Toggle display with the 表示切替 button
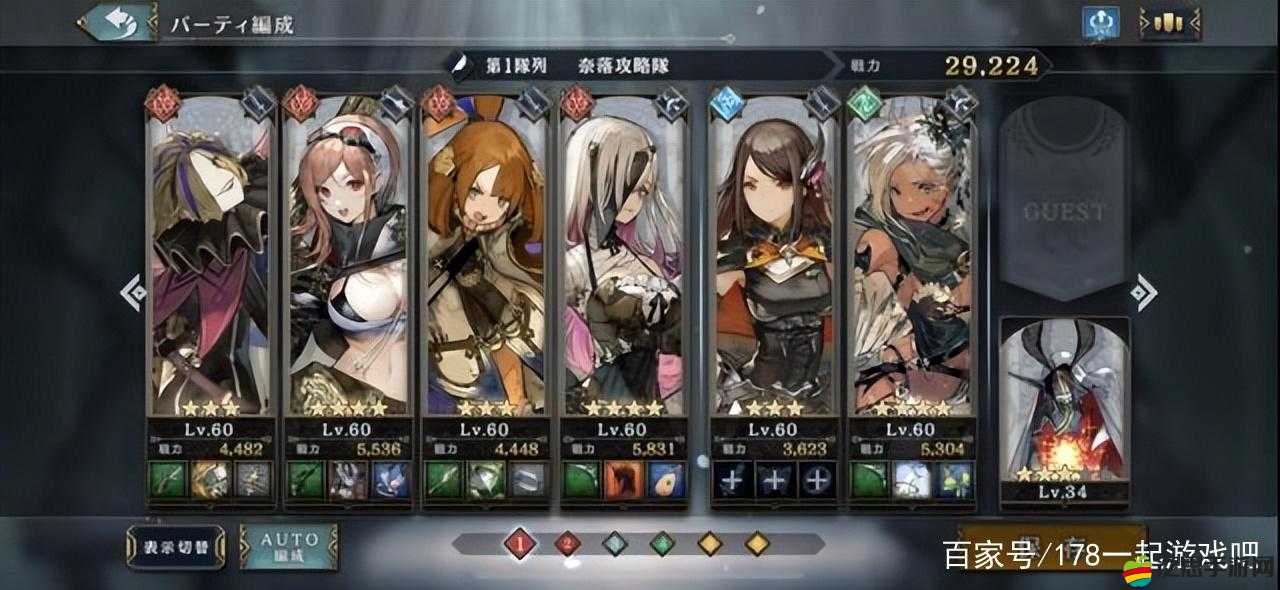1280x590 pixels. 174,546
